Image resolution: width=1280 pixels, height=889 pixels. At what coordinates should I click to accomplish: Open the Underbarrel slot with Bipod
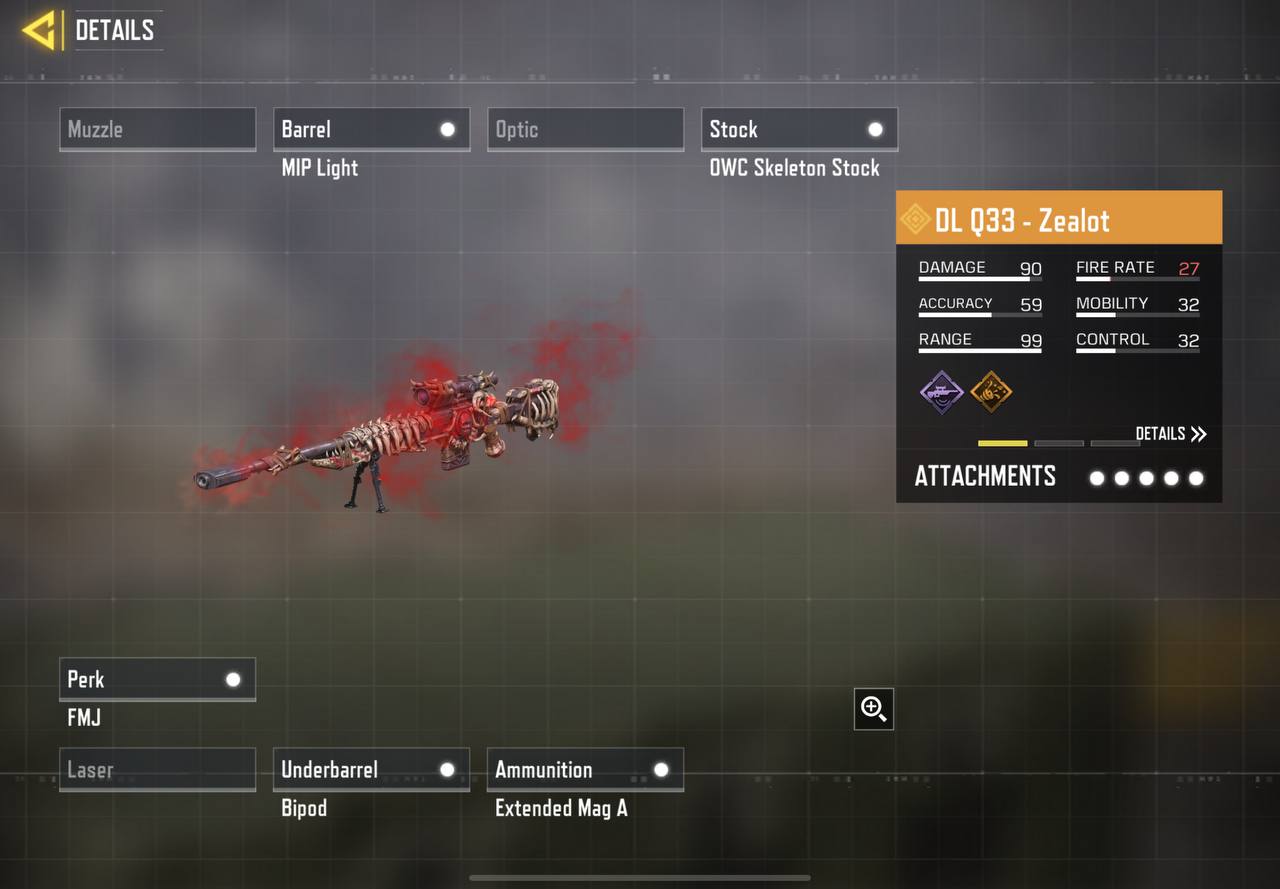pyautogui.click(x=371, y=770)
